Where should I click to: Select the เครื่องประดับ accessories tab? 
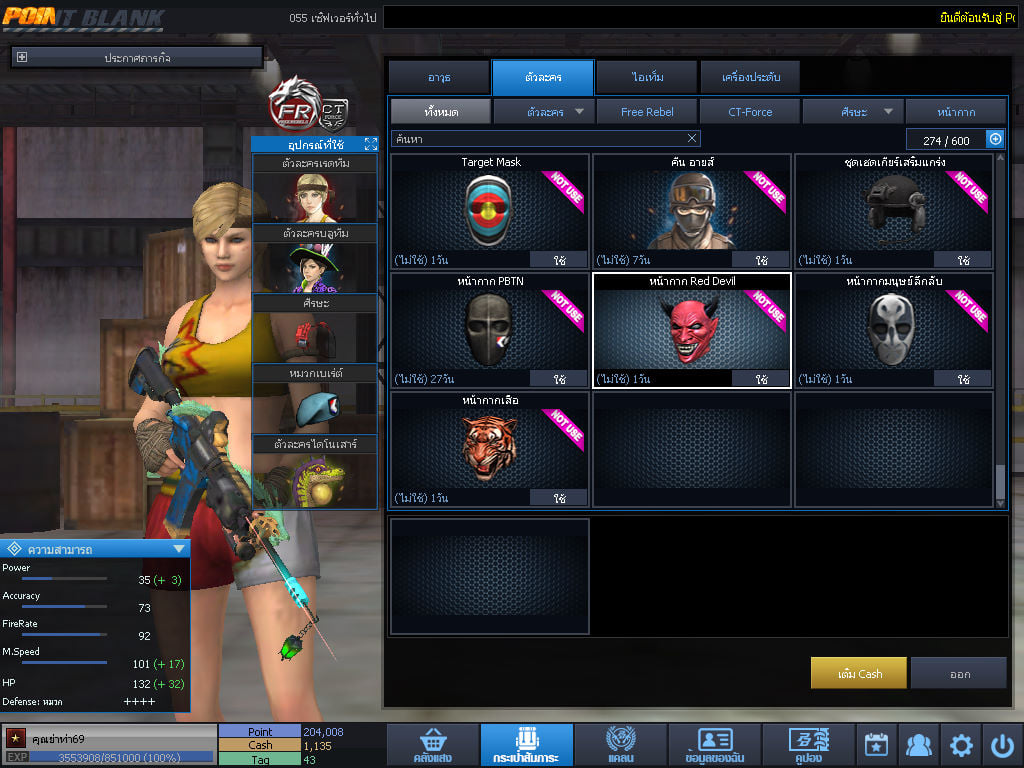749,77
